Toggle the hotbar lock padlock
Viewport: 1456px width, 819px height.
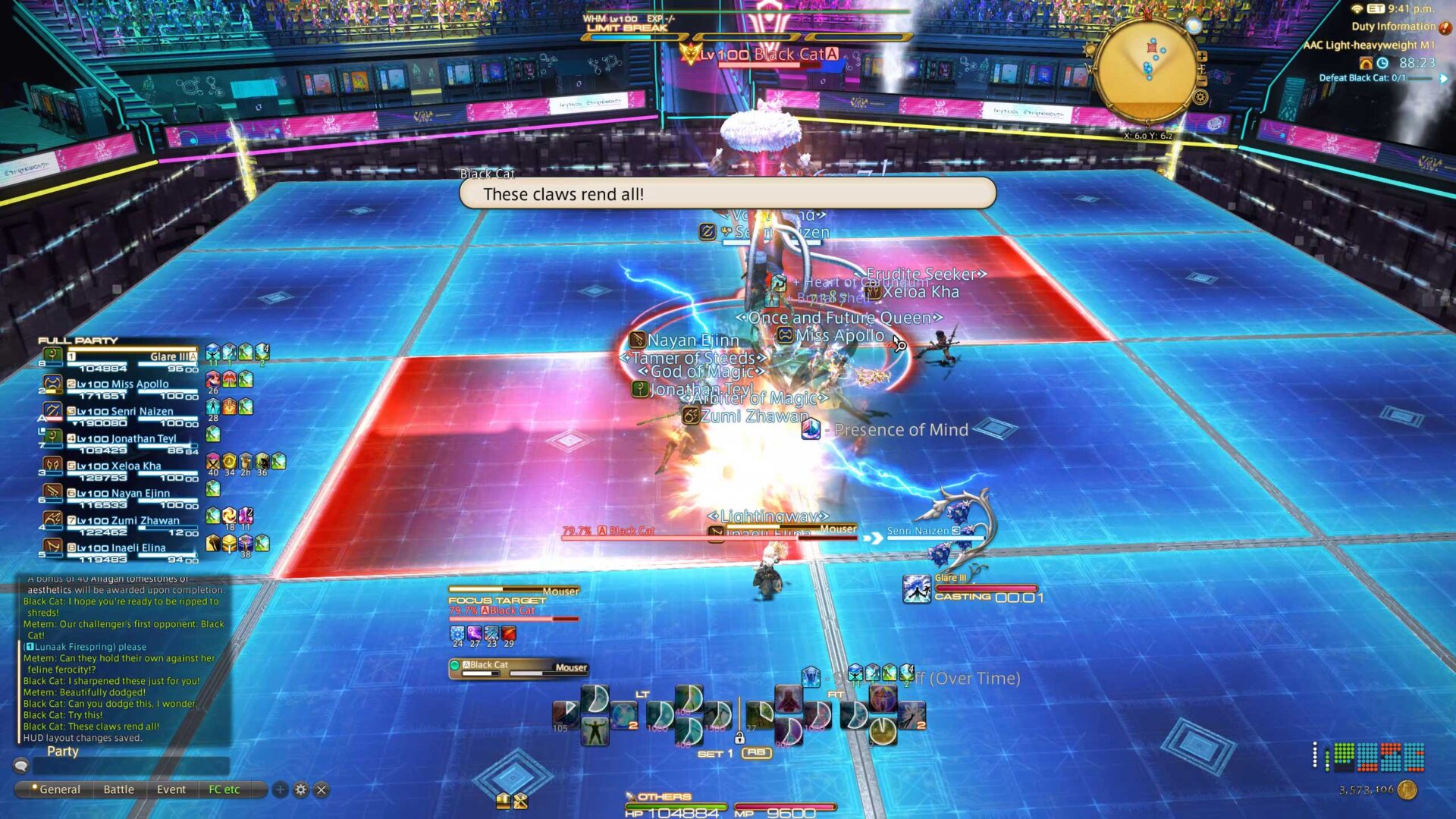pos(740,739)
